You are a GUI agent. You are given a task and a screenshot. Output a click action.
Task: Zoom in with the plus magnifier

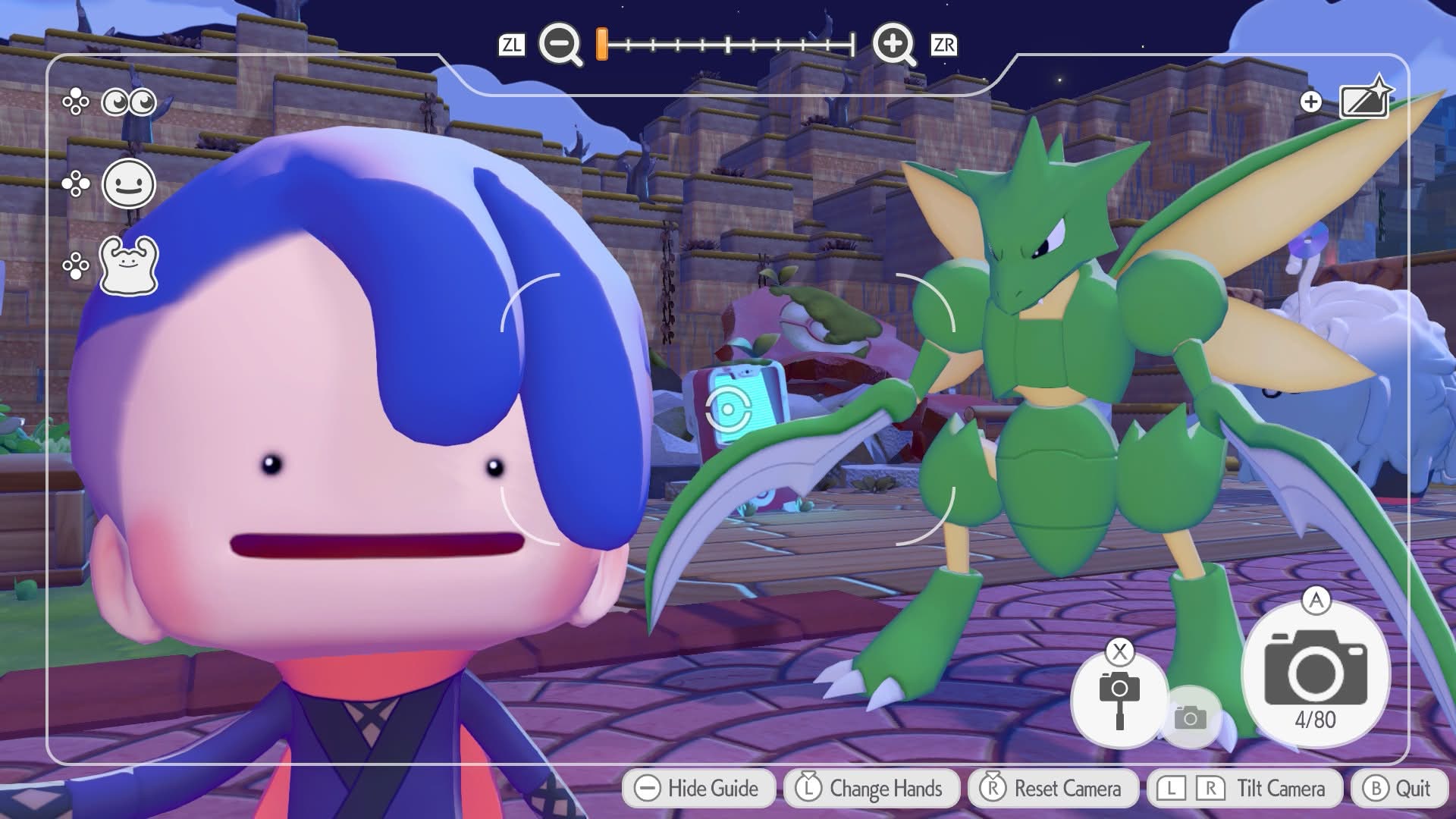pyautogui.click(x=893, y=44)
